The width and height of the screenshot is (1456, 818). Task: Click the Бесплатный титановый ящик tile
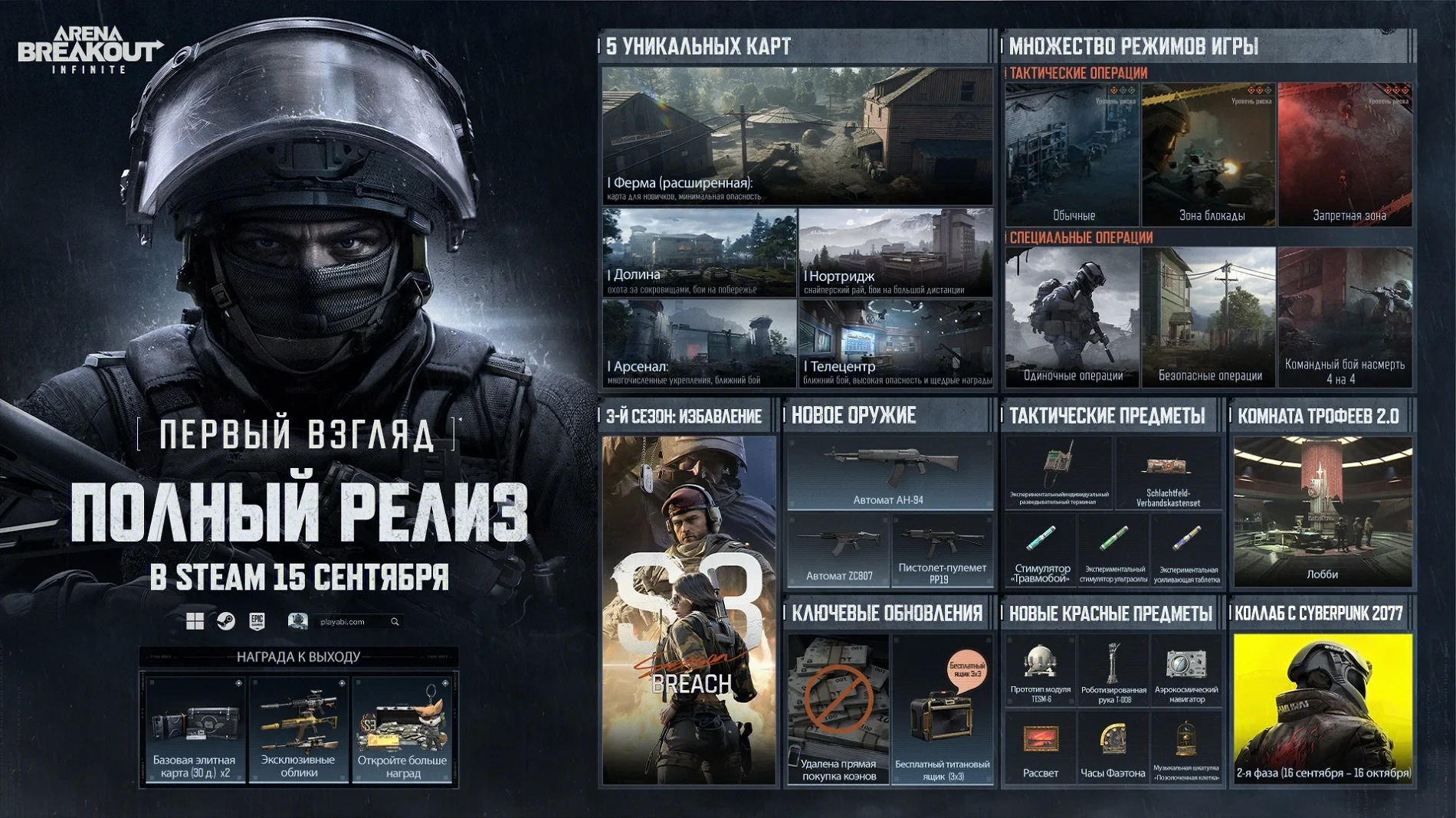click(x=942, y=709)
